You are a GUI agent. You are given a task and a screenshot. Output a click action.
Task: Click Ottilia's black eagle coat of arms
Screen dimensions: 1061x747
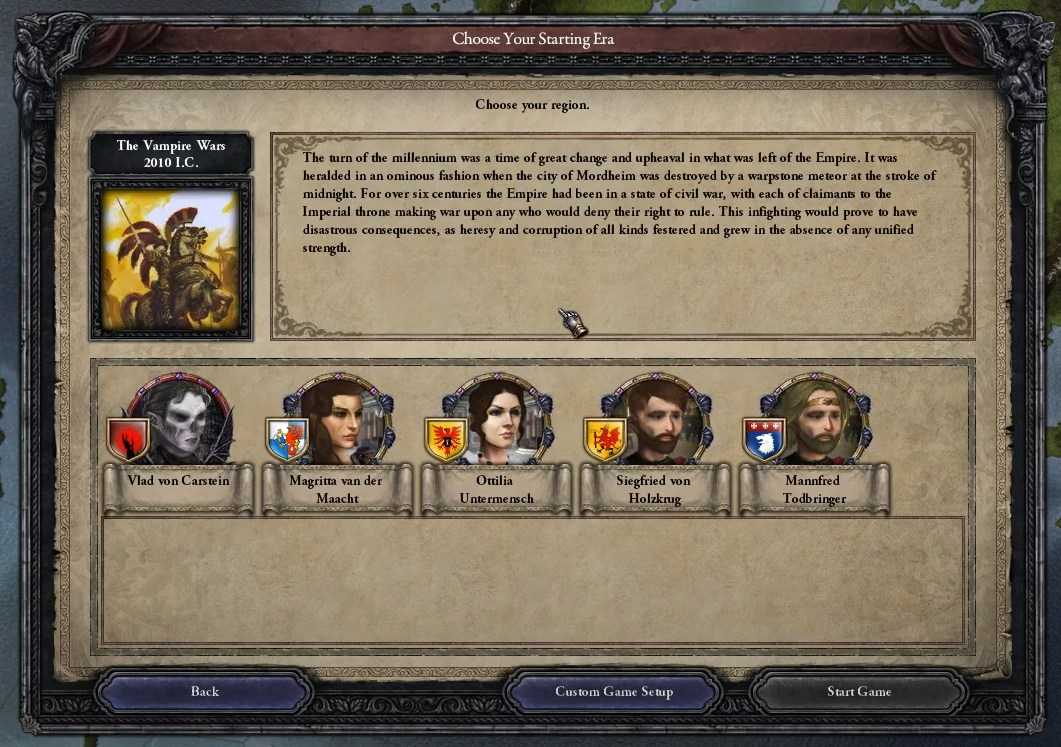[446, 439]
